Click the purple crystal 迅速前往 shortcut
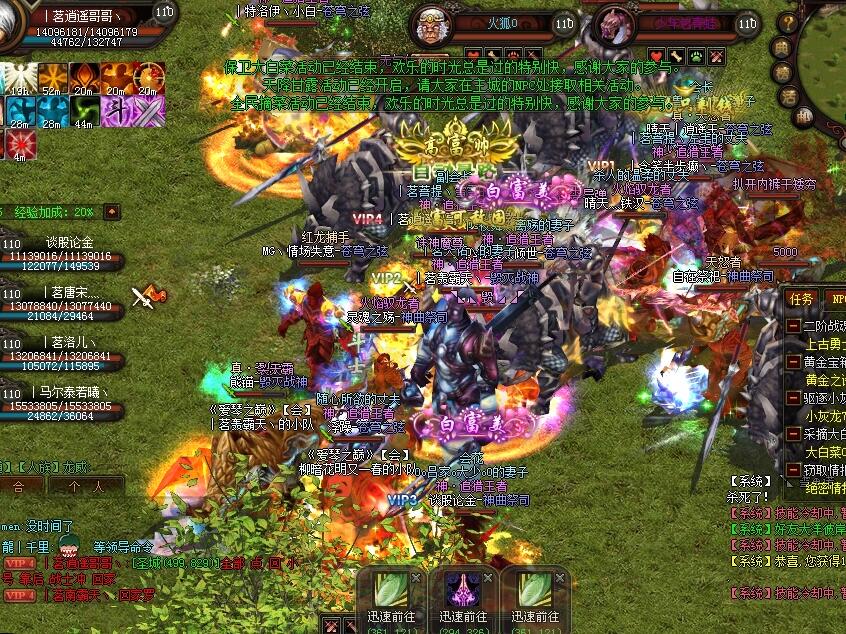Viewport: 846px width, 634px height. [464, 589]
